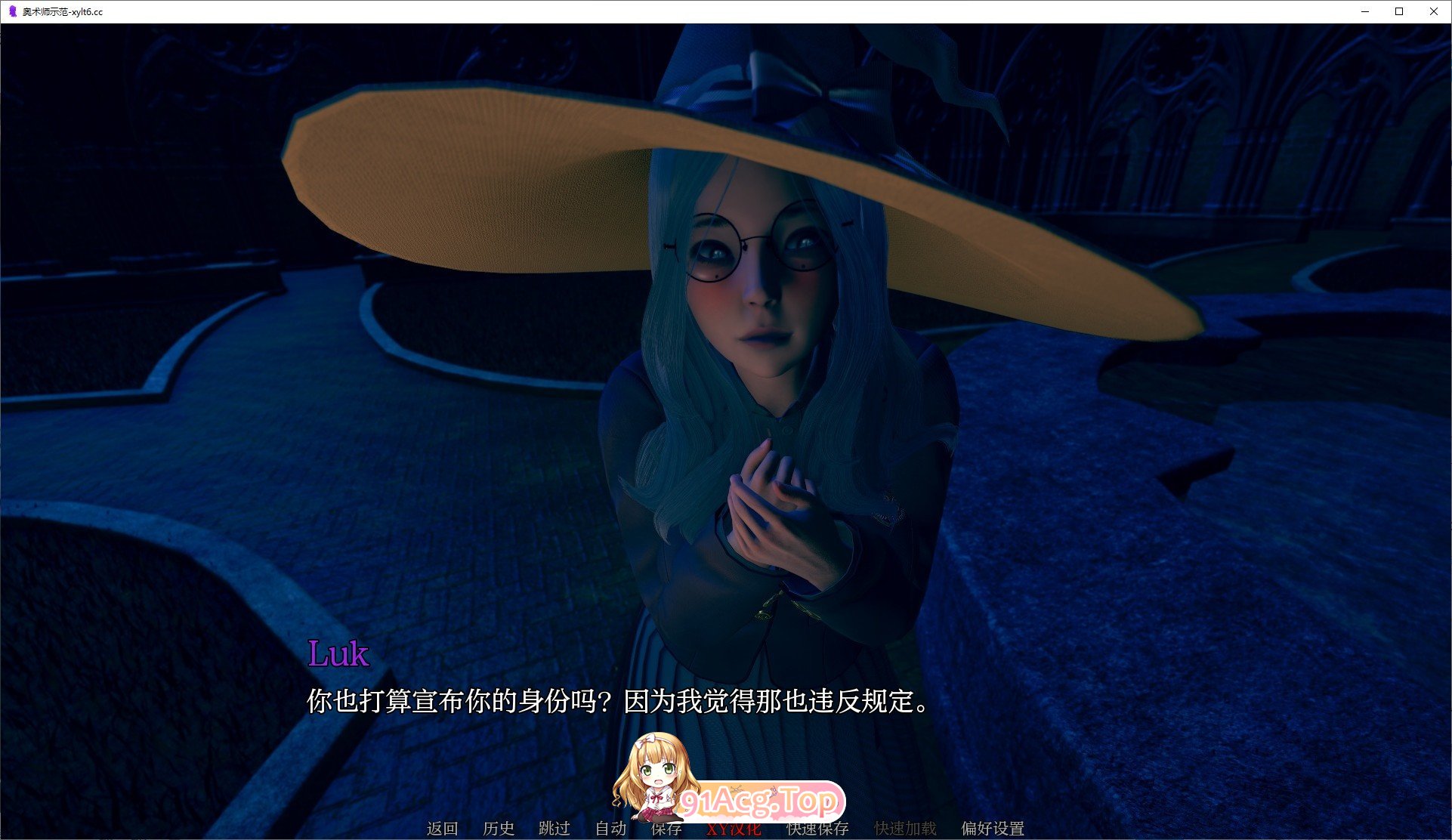Click the speaker name Luk
This screenshot has height=840, width=1452.
pos(339,654)
